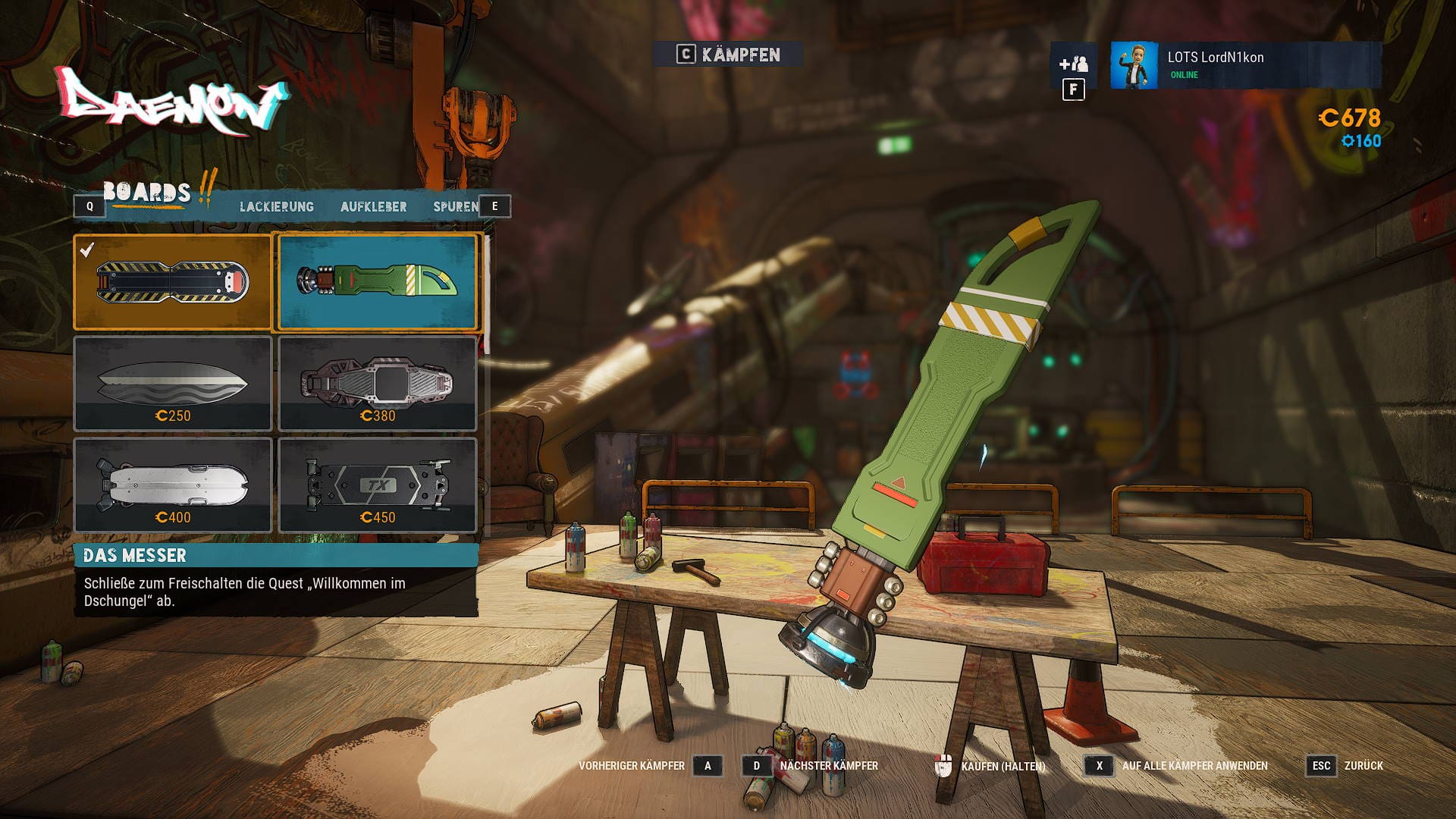Choose the TX board costing 450

coord(378,485)
